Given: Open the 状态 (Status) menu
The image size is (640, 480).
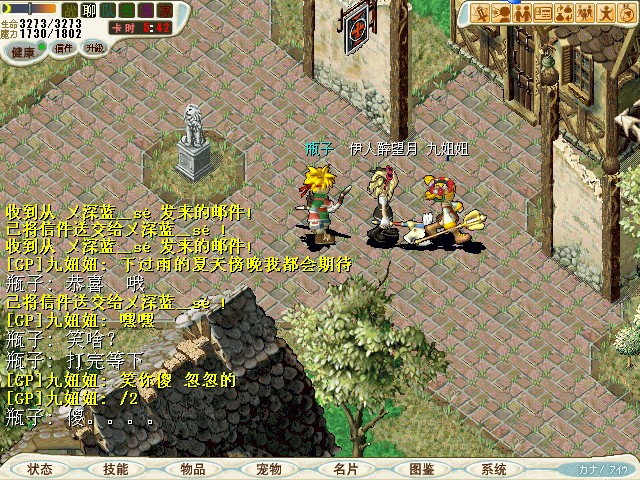Looking at the screenshot, I should [x=40, y=468].
